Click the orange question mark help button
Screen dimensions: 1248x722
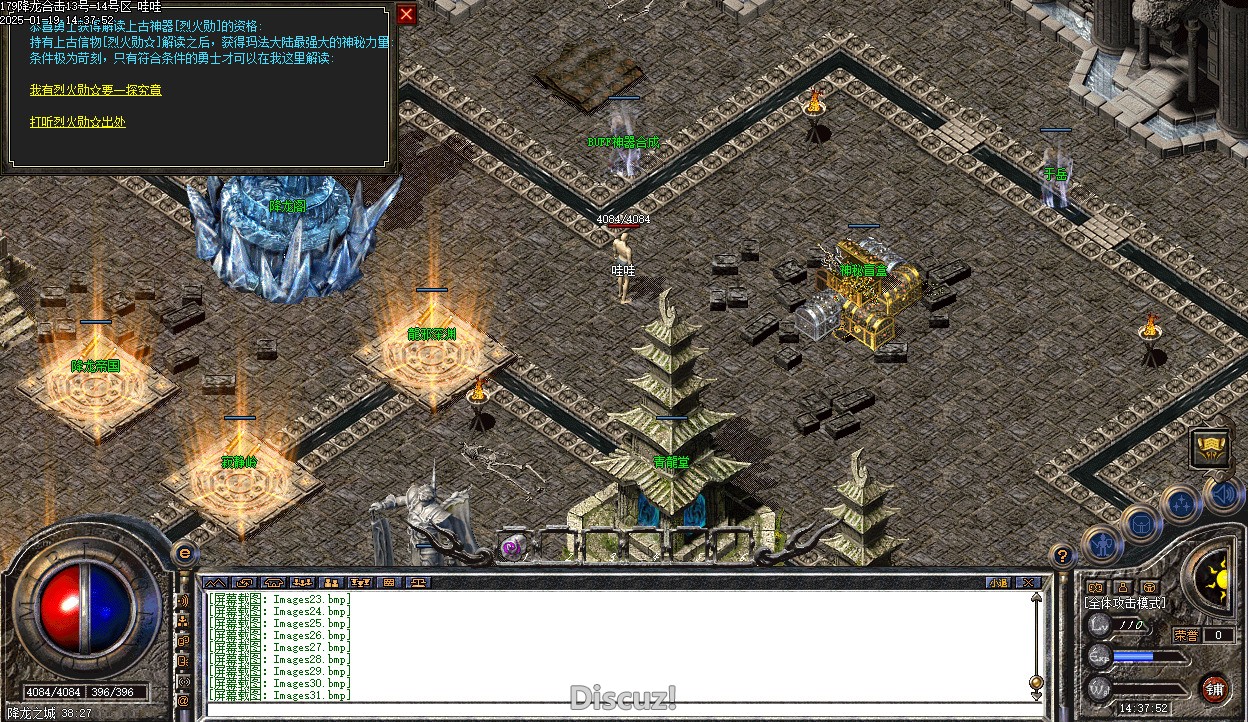click(x=1063, y=557)
